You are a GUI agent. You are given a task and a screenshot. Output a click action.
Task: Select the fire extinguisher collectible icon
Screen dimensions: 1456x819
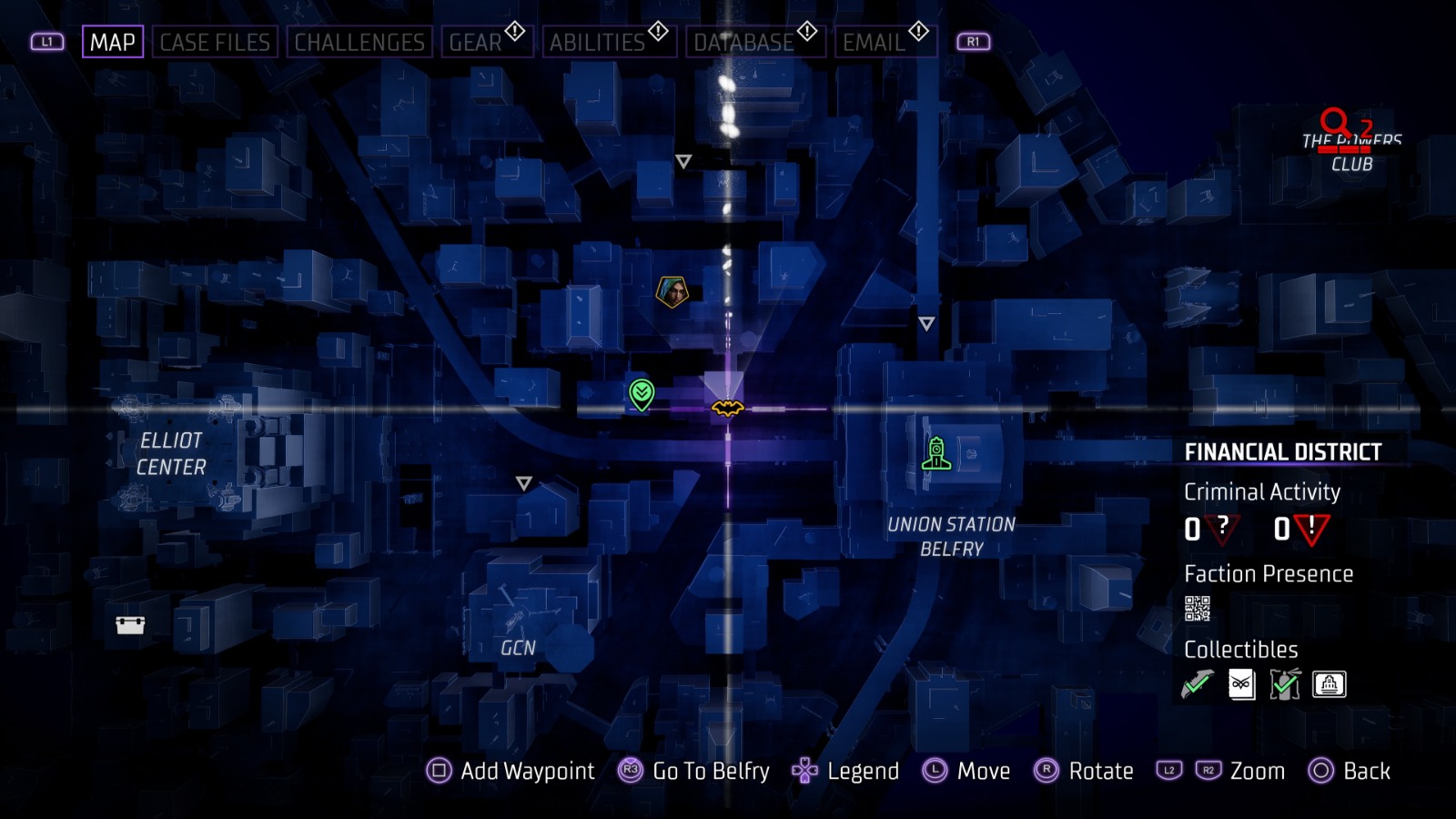(1283, 684)
